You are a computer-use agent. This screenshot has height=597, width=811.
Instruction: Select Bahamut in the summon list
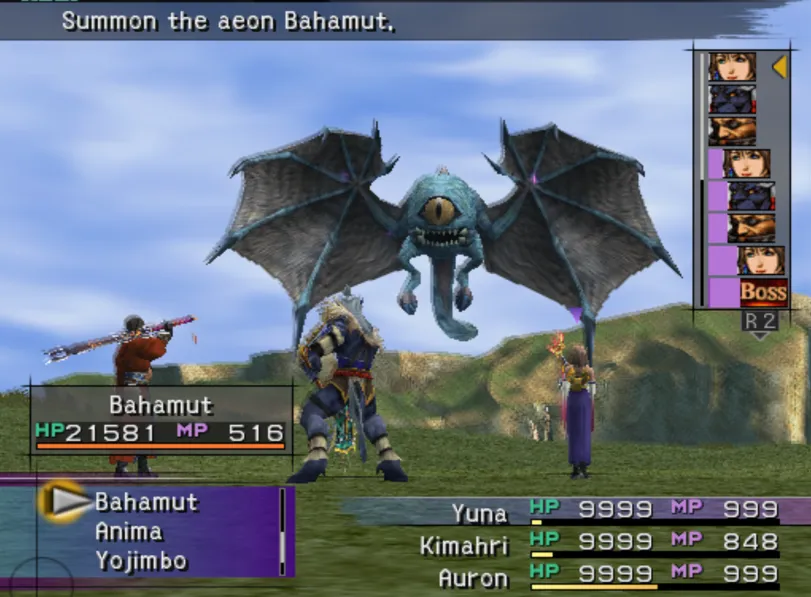[x=146, y=502]
